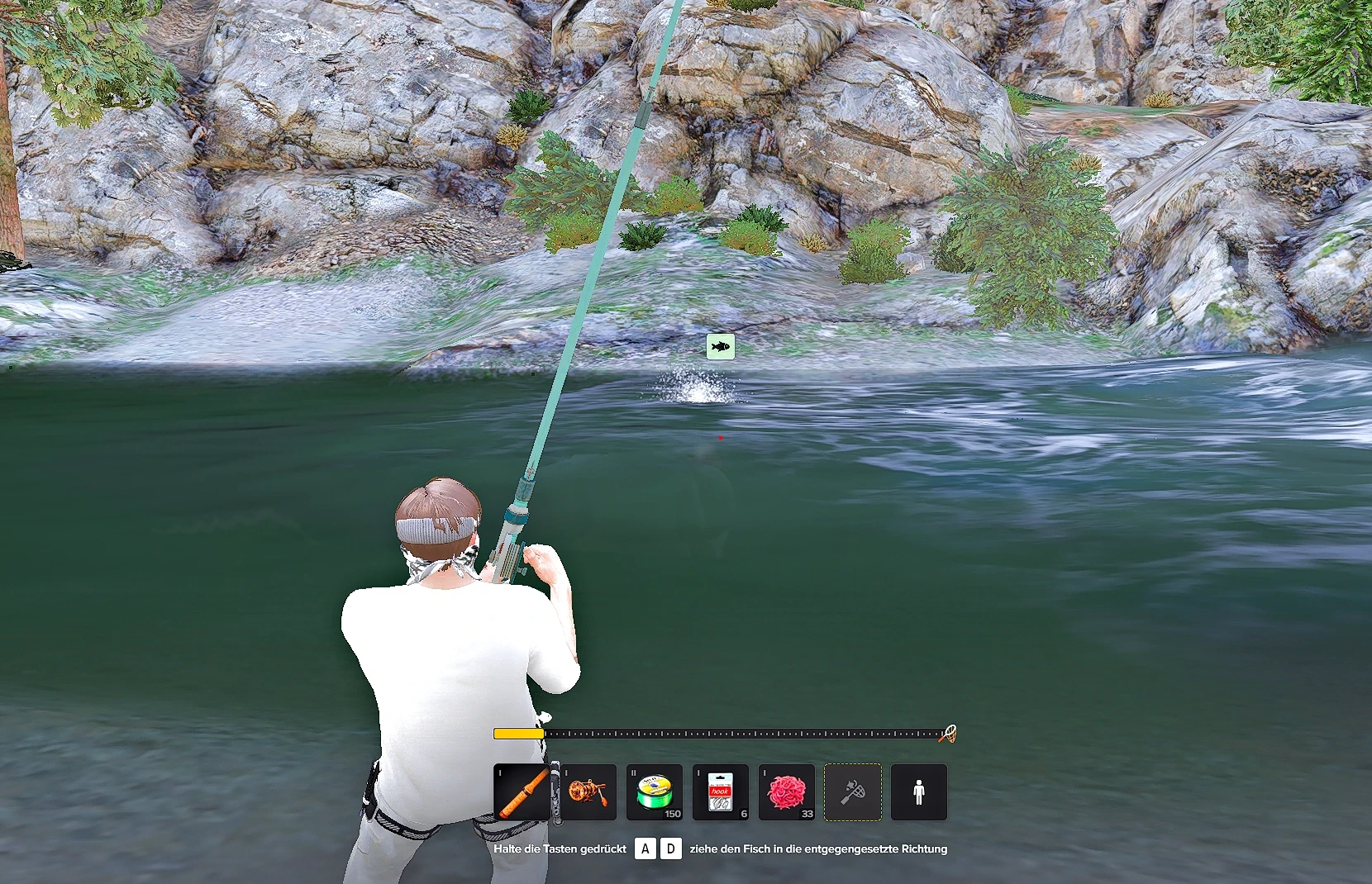Pick the hook pack slot

721,792
